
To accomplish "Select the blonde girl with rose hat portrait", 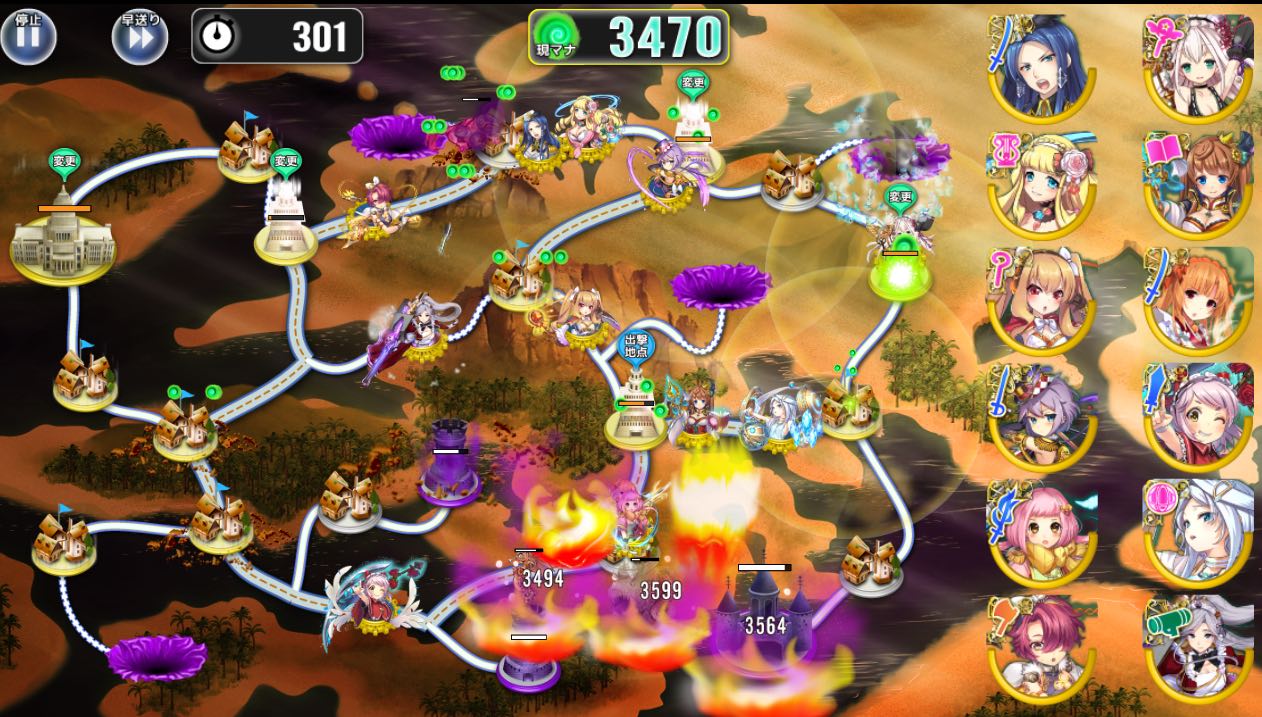I will click(1042, 182).
